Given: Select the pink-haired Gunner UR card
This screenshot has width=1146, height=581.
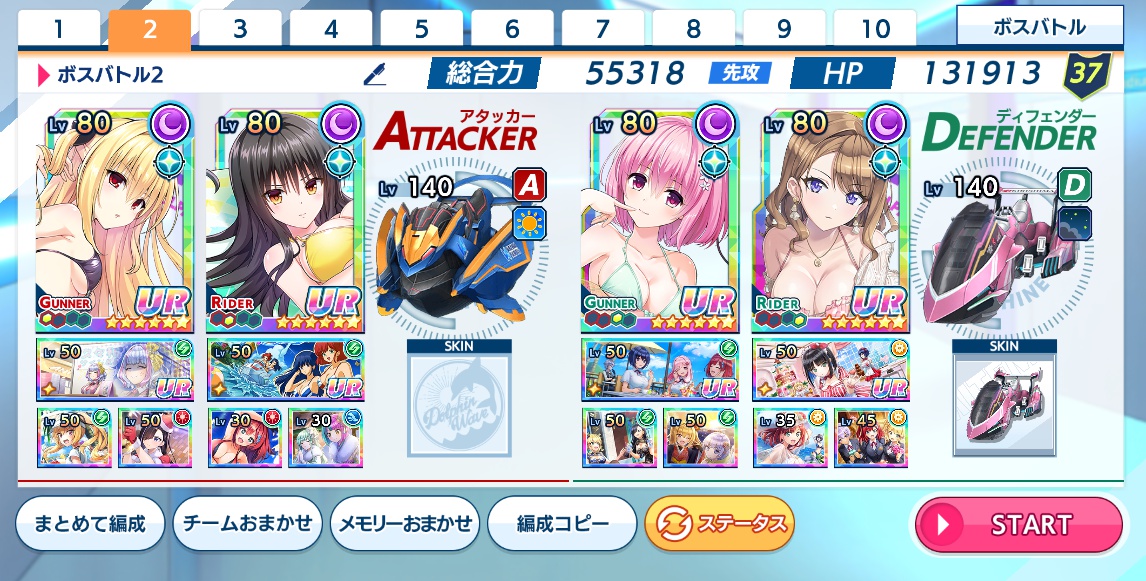Looking at the screenshot, I should click(658, 220).
